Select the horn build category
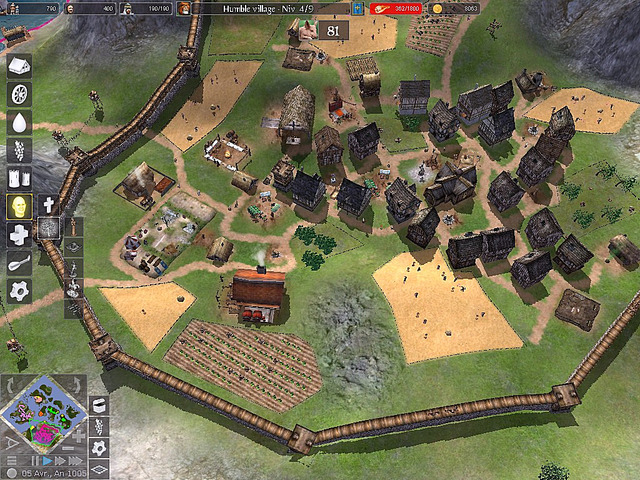 19,262
